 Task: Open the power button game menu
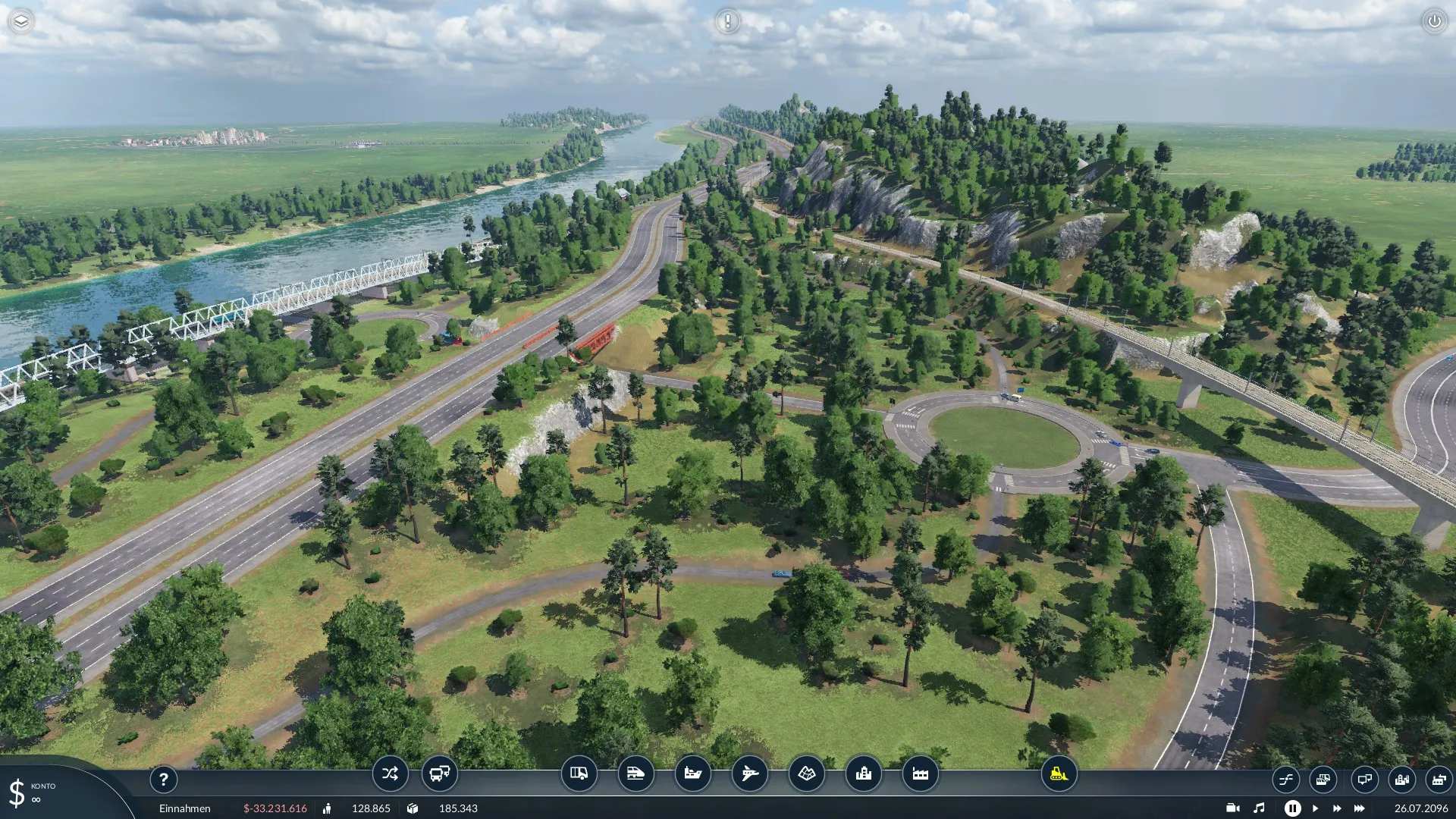coord(1434,21)
